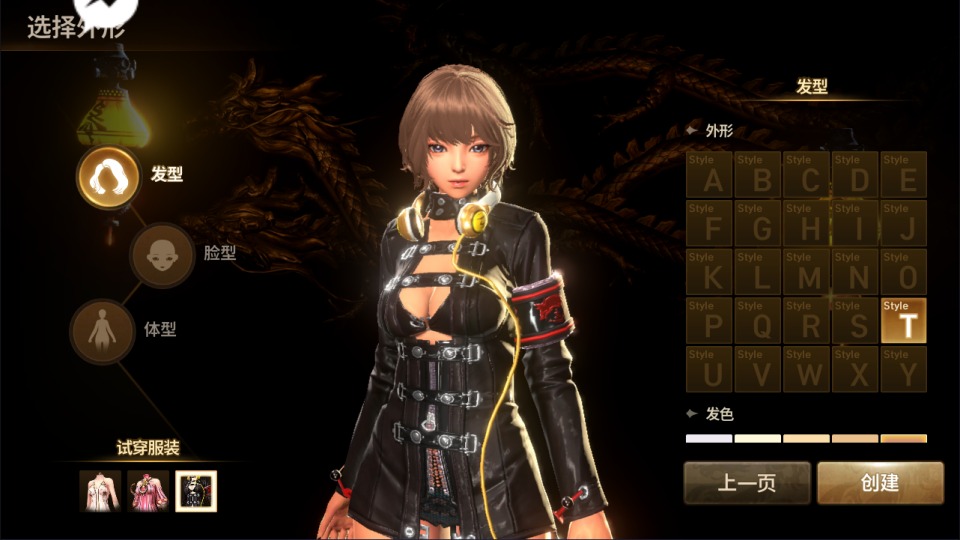960x540 pixels.
Task: Select the black leather outfit thumbnail
Action: point(196,491)
